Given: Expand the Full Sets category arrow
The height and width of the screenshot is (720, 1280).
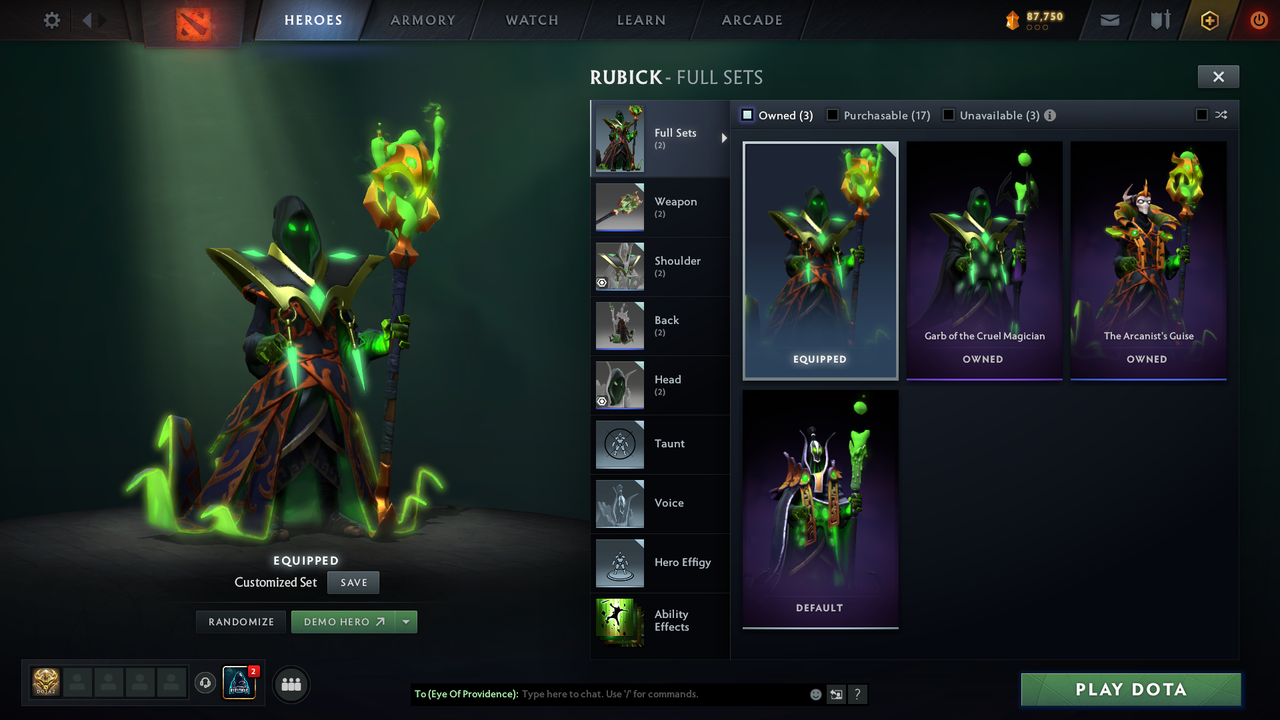Looking at the screenshot, I should point(726,138).
